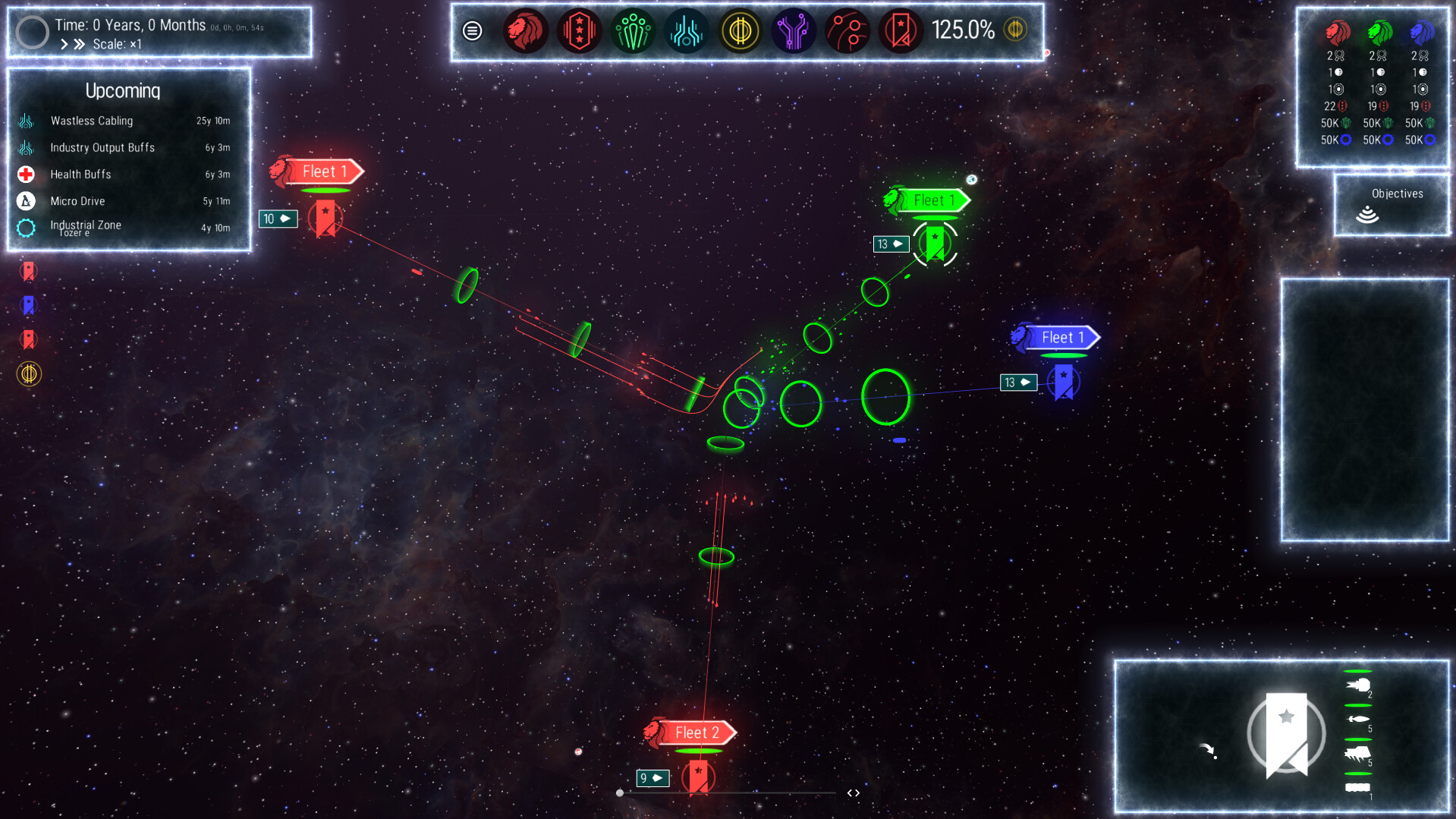Click the single chevron near the Scale label
The image size is (1456, 819).
pos(64,43)
